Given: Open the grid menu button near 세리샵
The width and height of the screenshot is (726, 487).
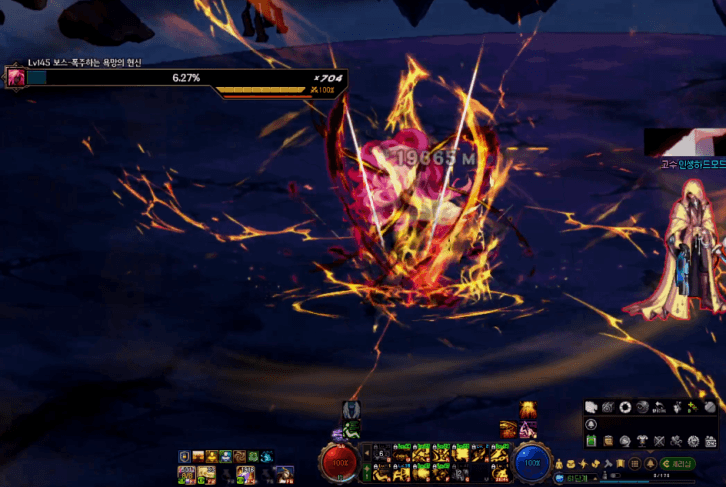Looking at the screenshot, I should tap(634, 464).
